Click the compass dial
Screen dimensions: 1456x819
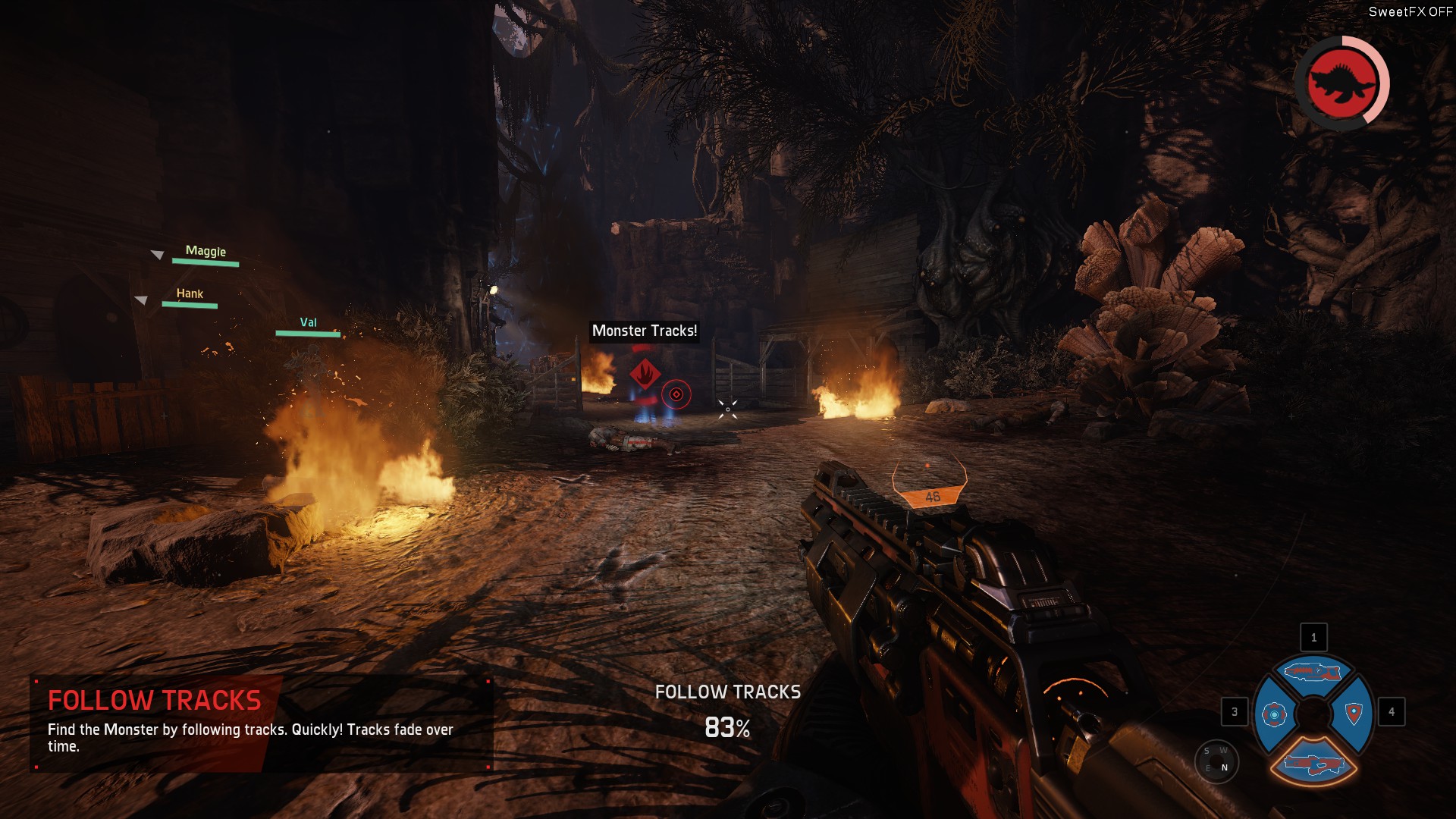point(1216,759)
